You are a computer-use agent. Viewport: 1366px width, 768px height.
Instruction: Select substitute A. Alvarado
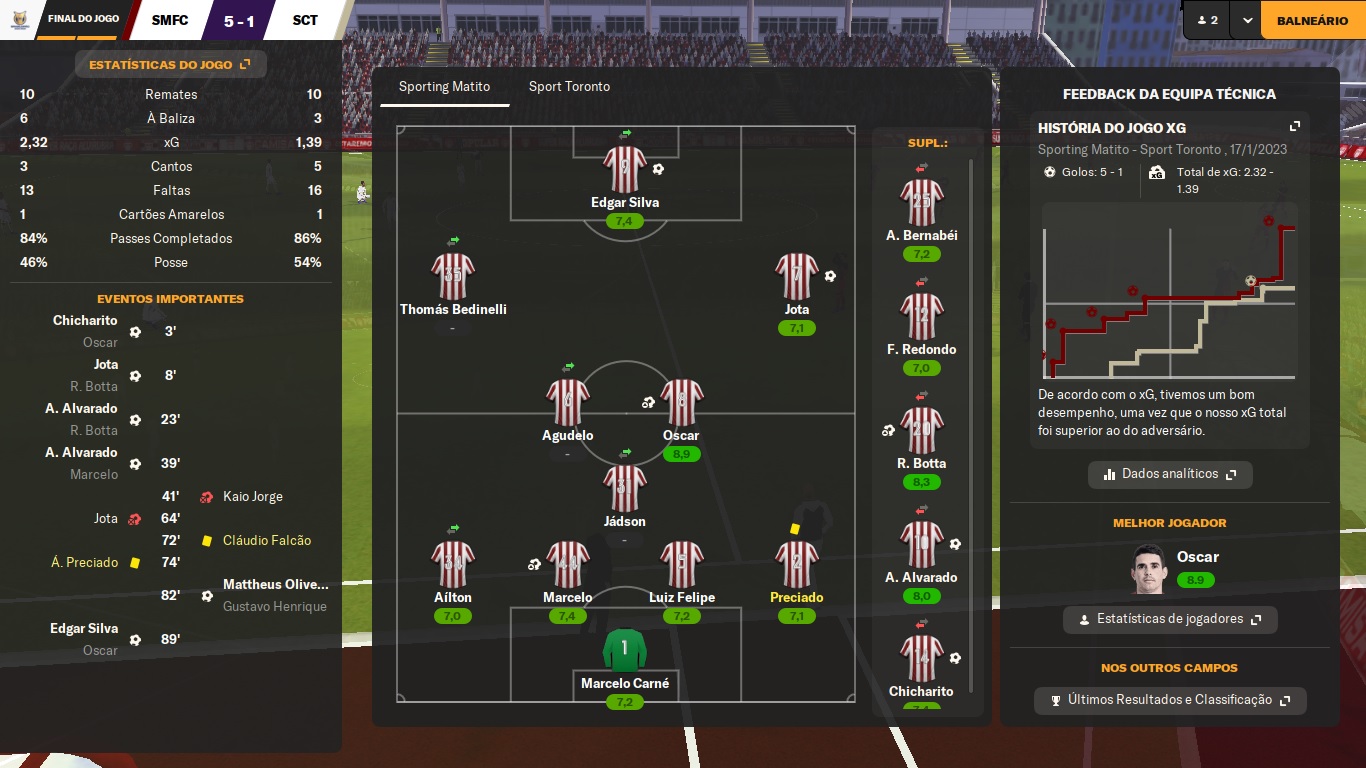pyautogui.click(x=921, y=545)
